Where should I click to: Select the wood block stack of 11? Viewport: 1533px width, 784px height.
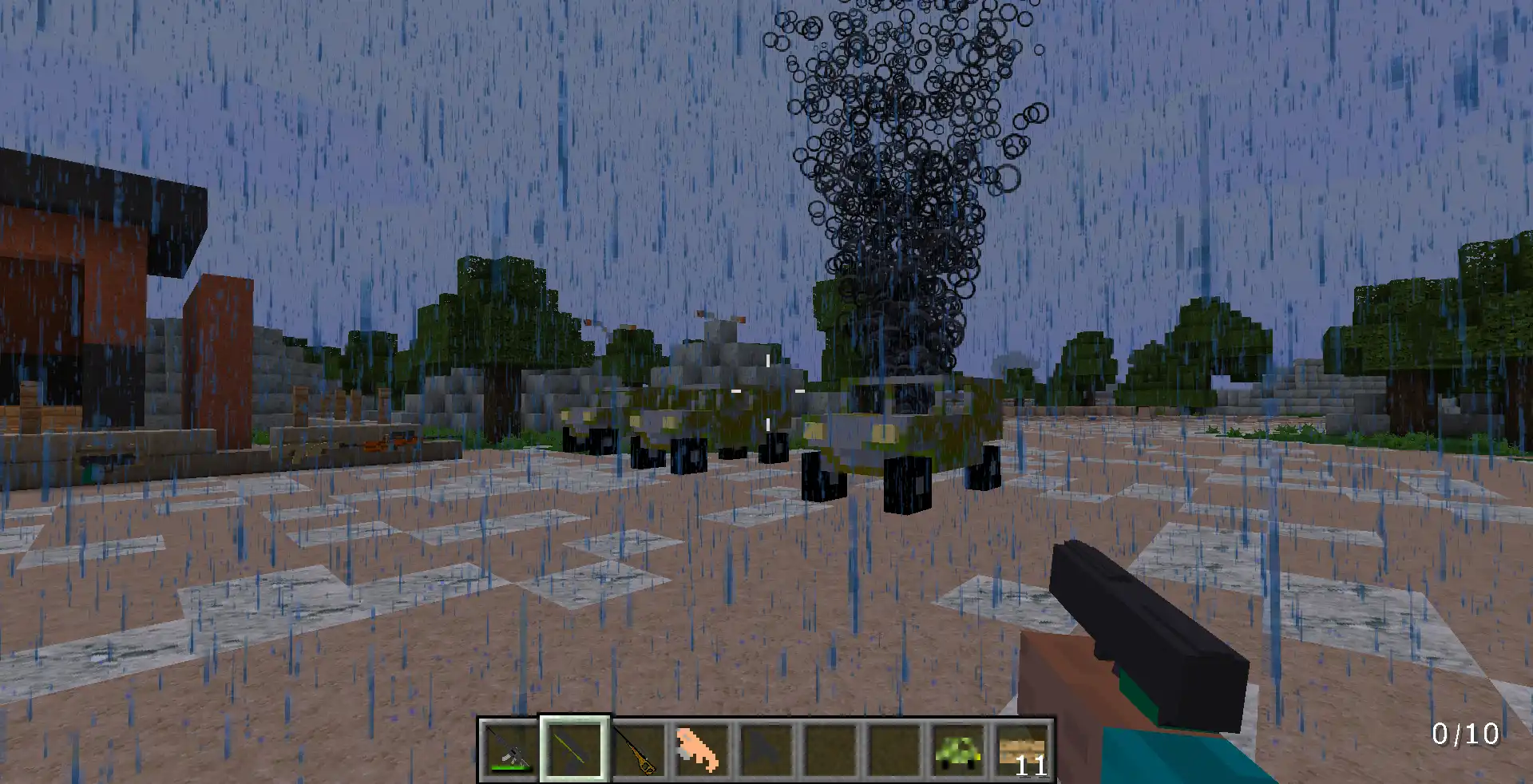point(1022,750)
